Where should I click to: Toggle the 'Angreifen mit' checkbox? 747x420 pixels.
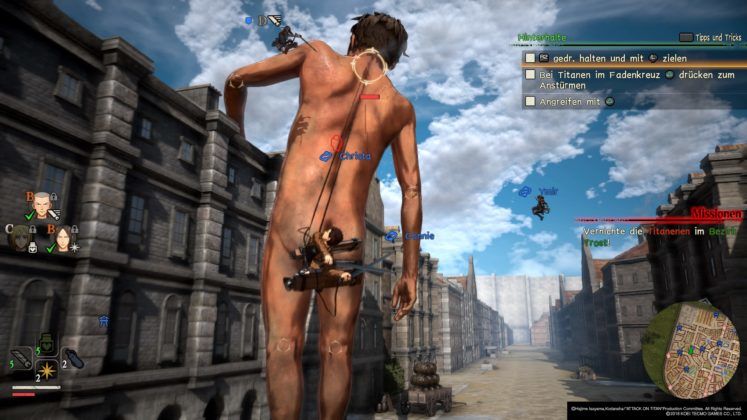[530, 101]
